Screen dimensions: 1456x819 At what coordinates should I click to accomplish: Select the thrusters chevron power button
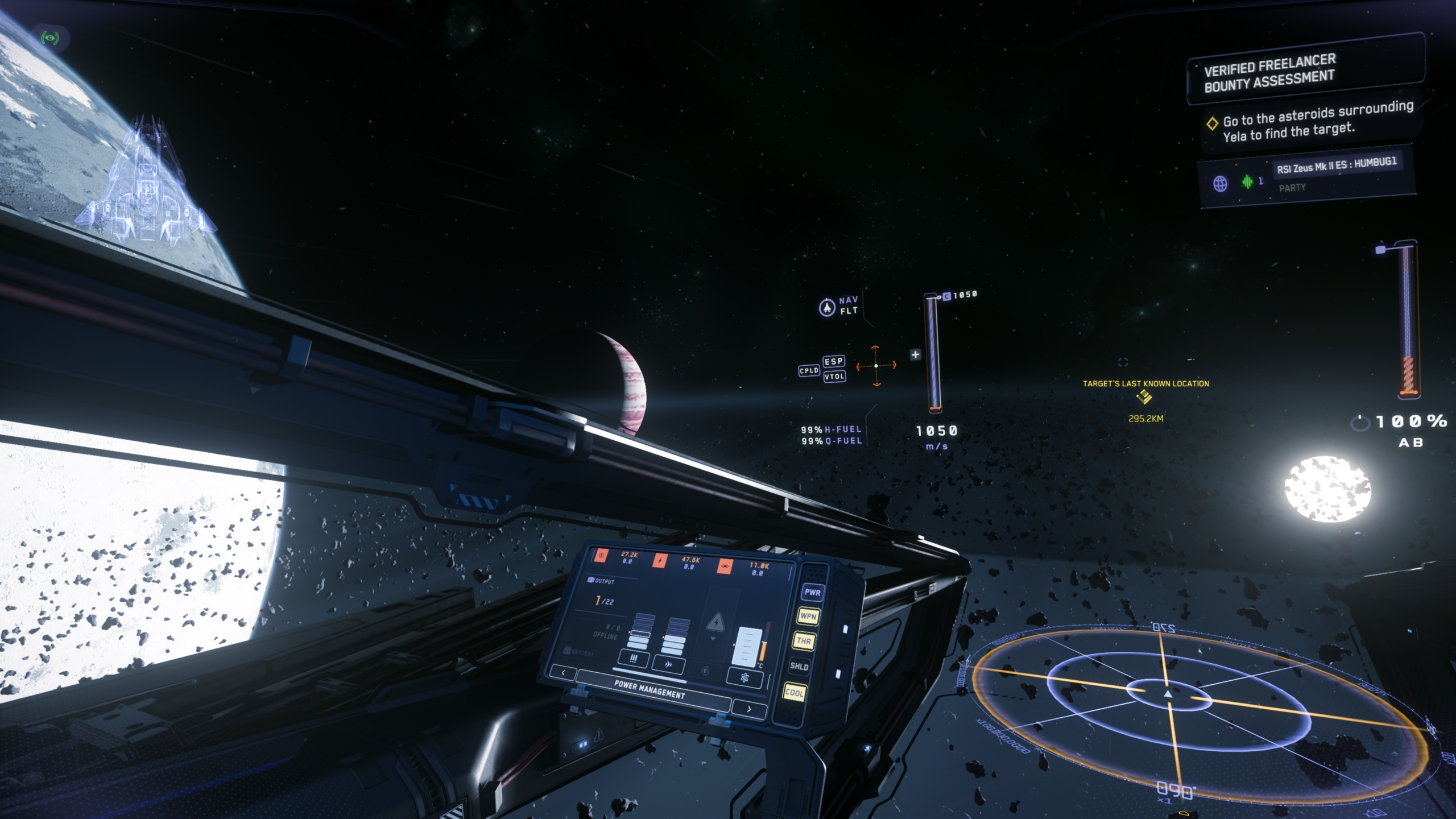[x=669, y=663]
